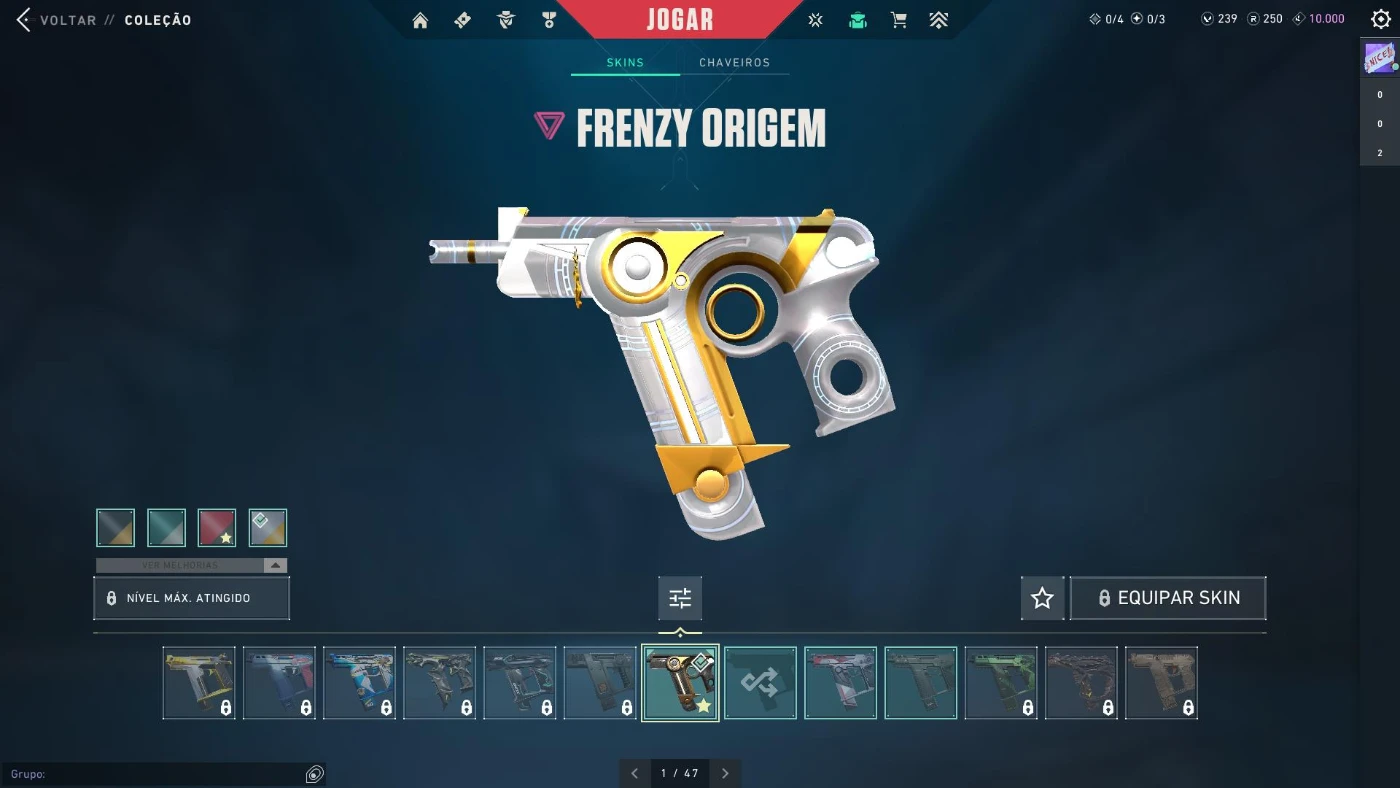Go back with the Voltar arrow

(x=24, y=20)
